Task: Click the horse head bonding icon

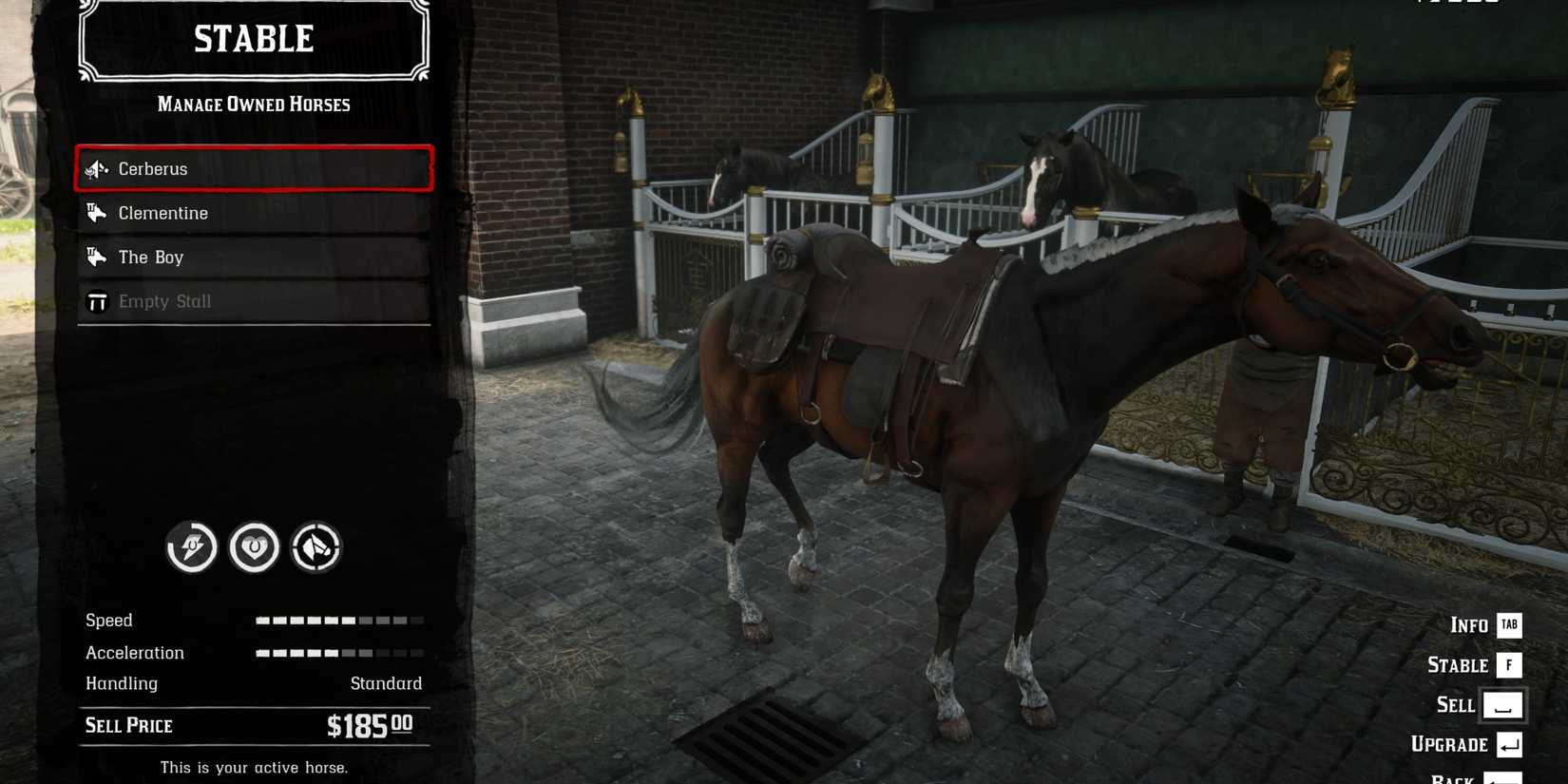Action: [316, 548]
